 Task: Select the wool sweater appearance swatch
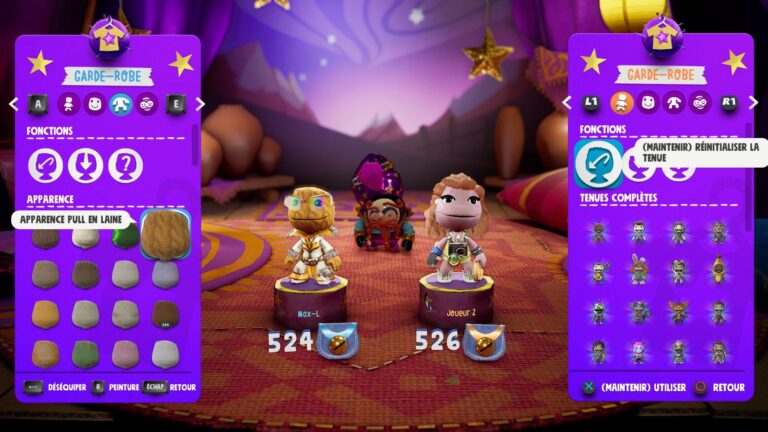click(x=165, y=233)
